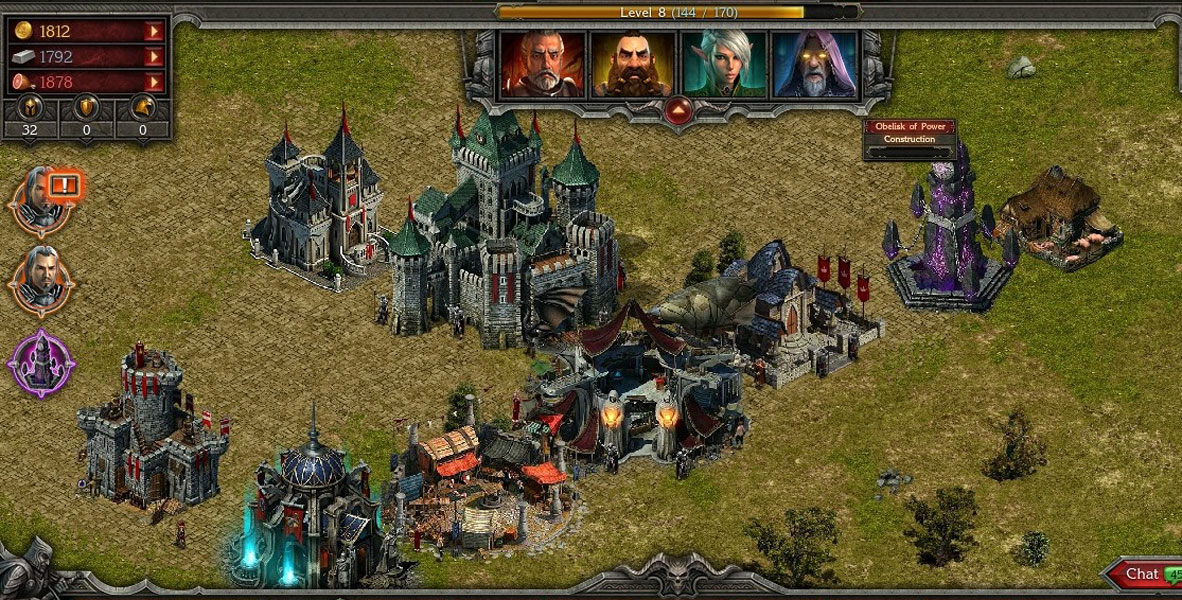Image resolution: width=1182 pixels, height=600 pixels.
Task: Open the purple obelisk tower icon
Action: click(41, 362)
